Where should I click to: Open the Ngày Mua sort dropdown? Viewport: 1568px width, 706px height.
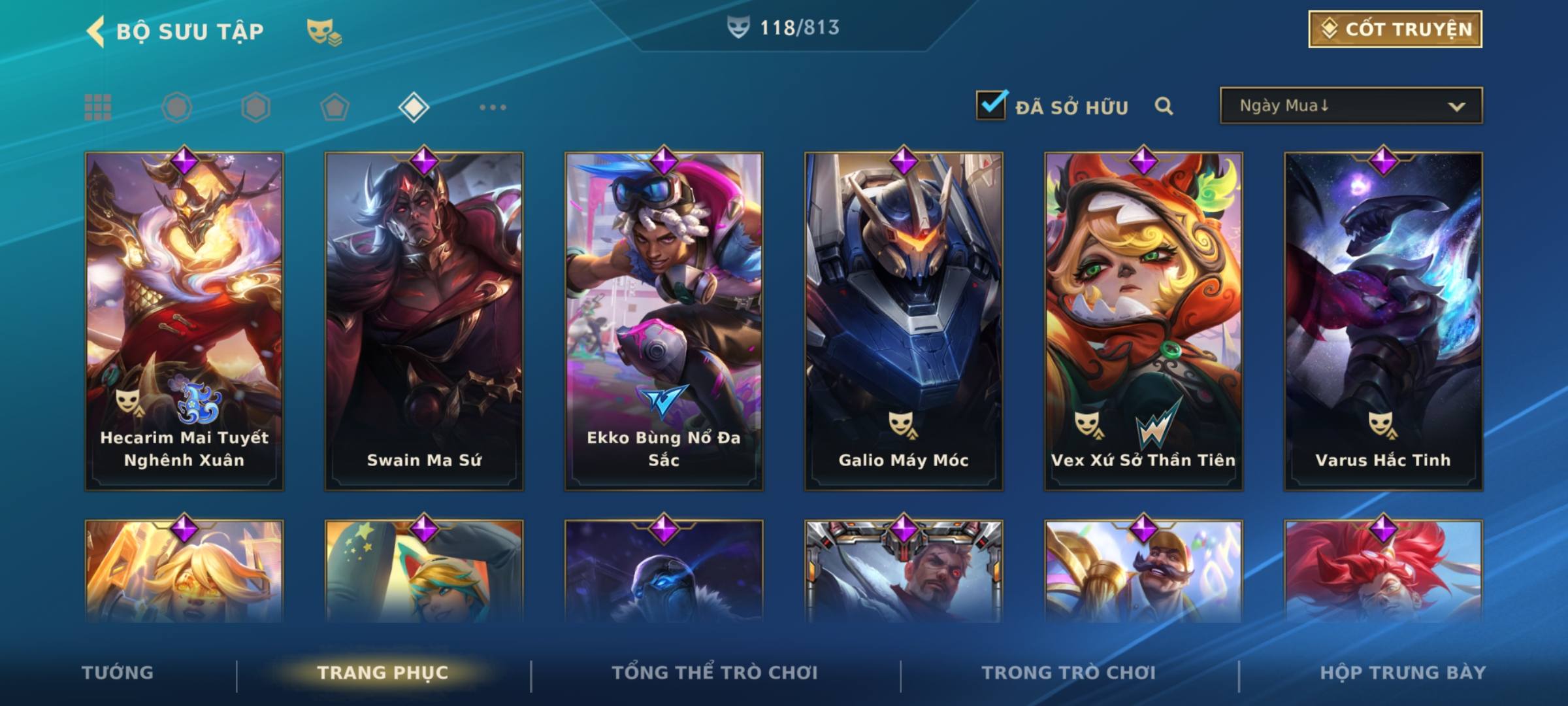click(1350, 106)
